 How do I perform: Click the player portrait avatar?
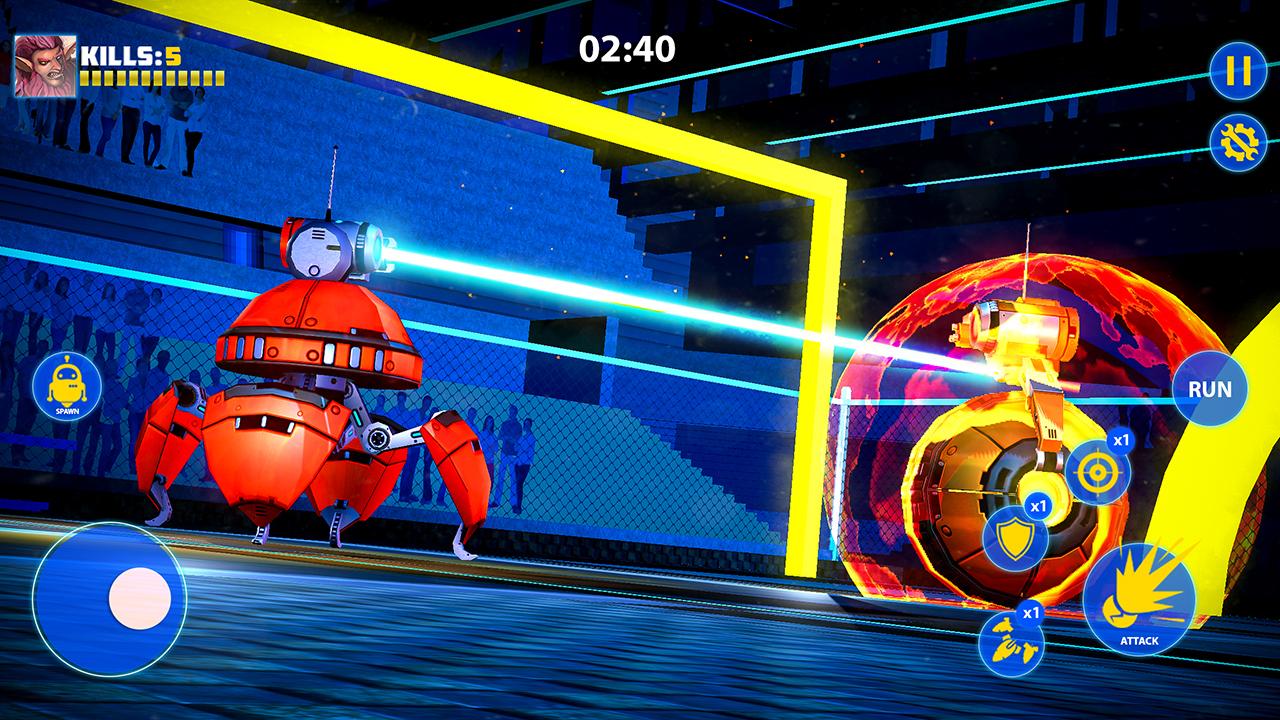click(44, 66)
